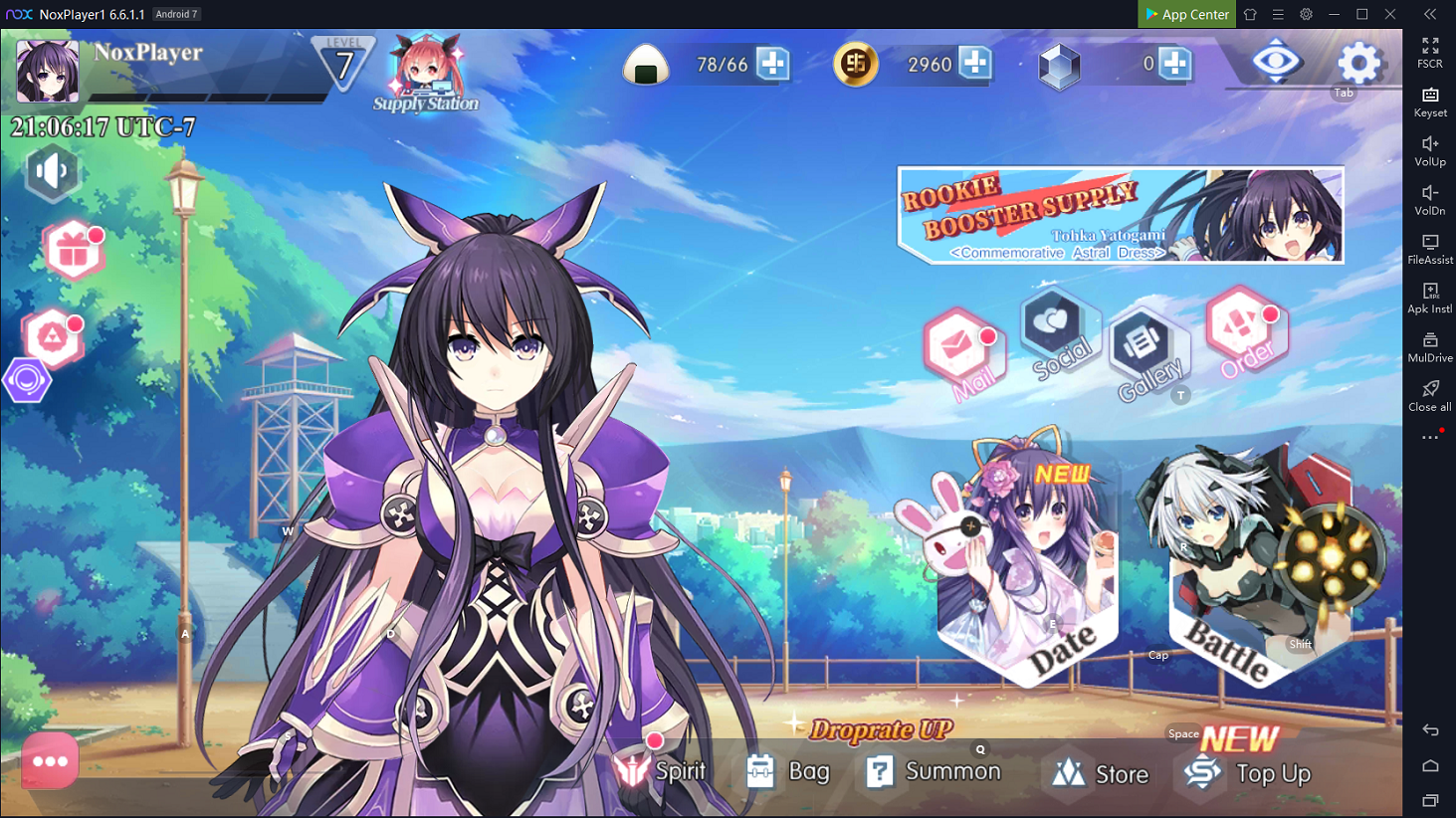Open the Supply Station event
The image size is (1456, 818).
426,73
